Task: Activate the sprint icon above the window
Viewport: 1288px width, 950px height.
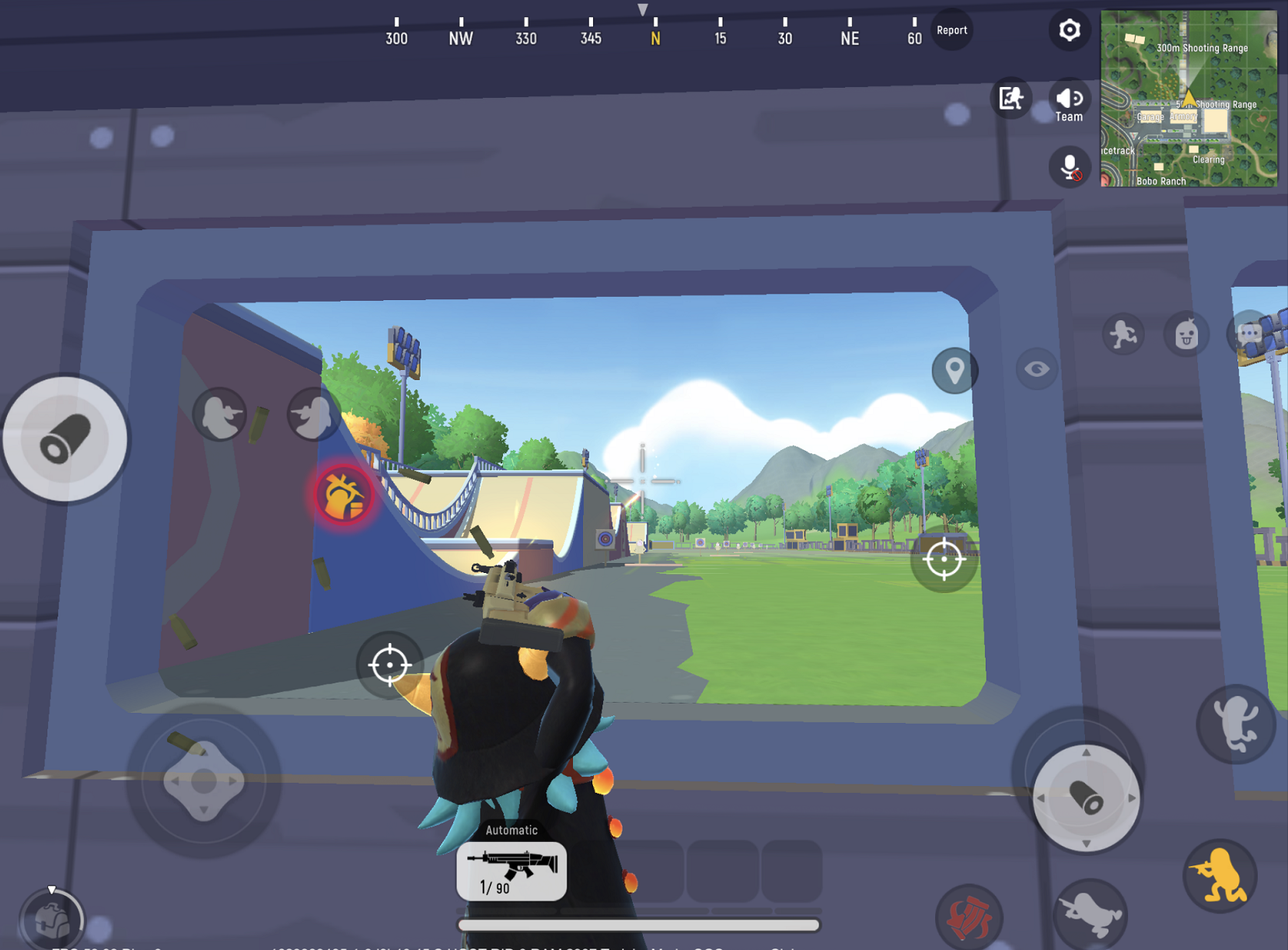Action: coord(1122,333)
